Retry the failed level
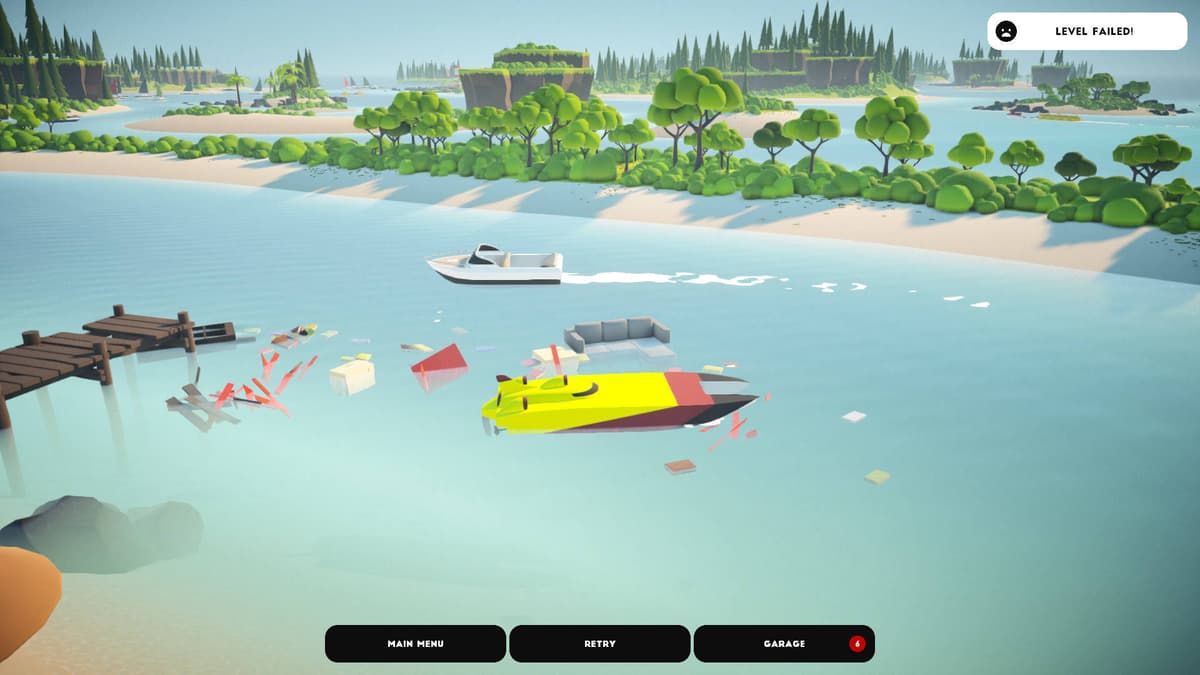The image size is (1200, 675). coord(600,644)
